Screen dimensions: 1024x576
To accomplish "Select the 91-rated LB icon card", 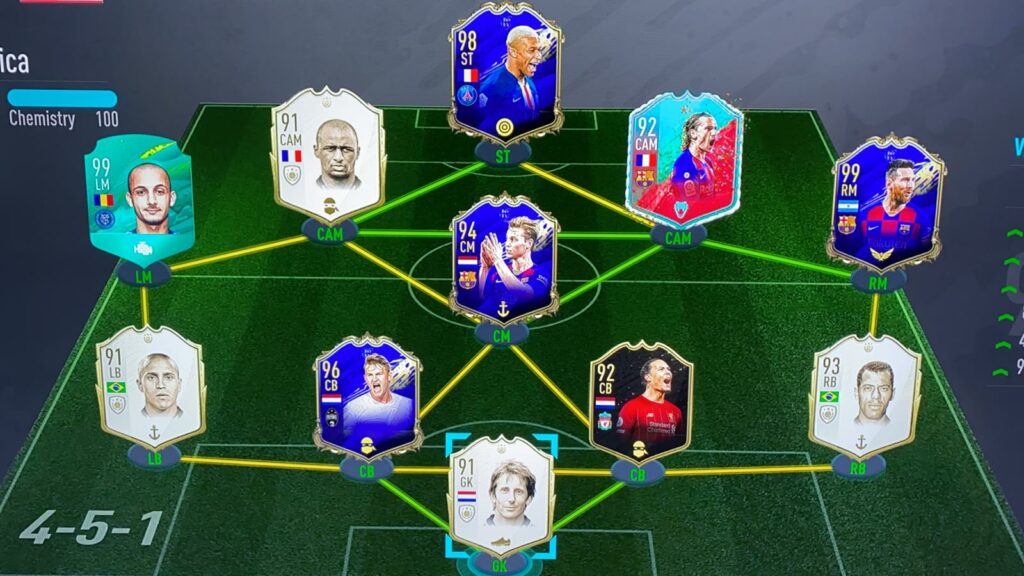I will 150,386.
